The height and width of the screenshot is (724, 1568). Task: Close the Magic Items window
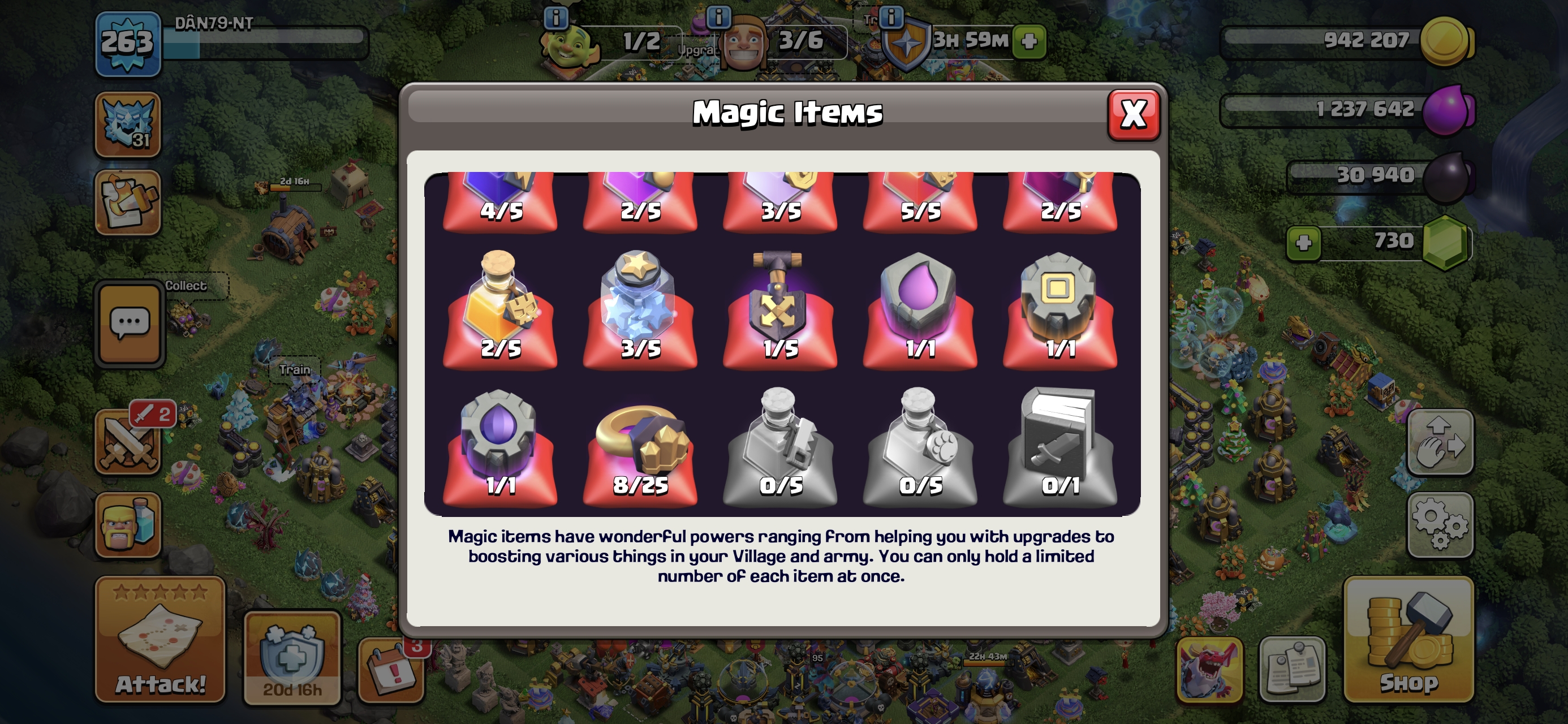point(1133,114)
